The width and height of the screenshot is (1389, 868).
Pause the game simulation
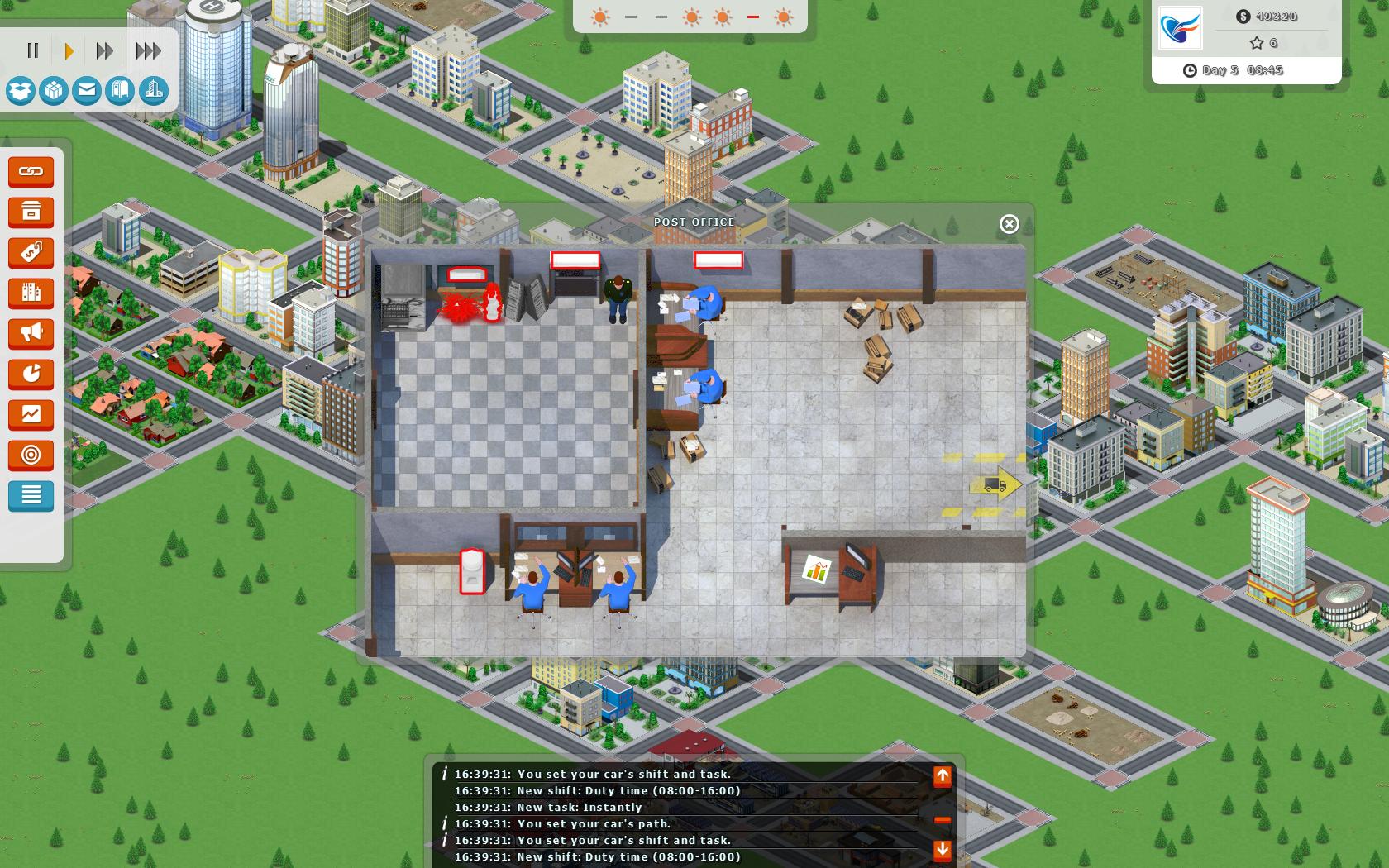coord(33,50)
